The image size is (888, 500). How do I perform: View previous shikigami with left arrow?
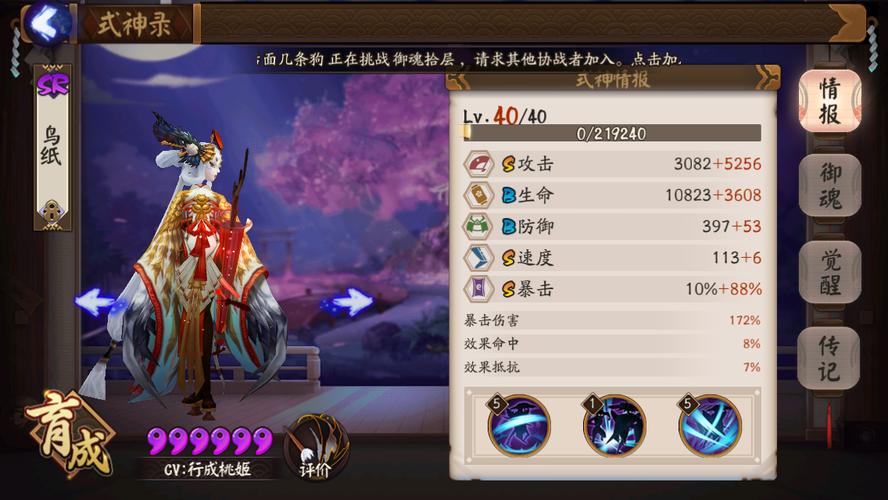[x=96, y=300]
